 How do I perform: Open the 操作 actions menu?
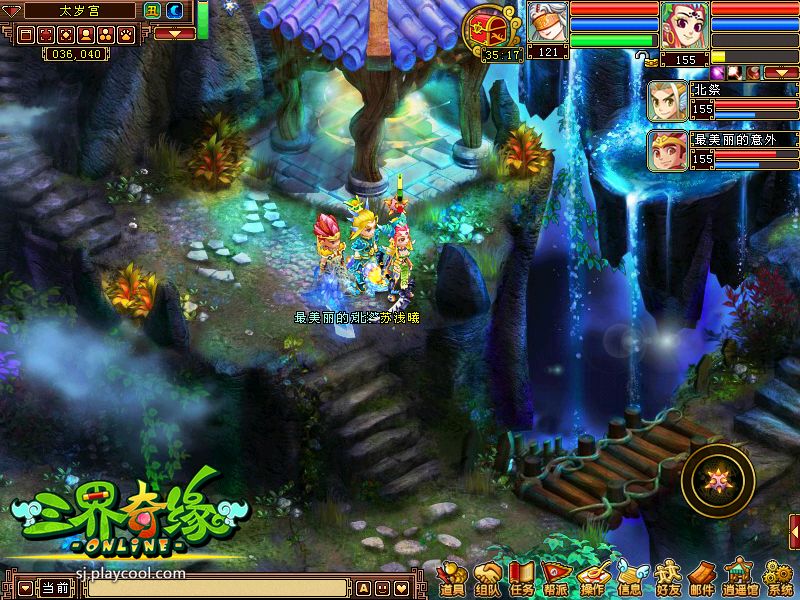(593, 579)
